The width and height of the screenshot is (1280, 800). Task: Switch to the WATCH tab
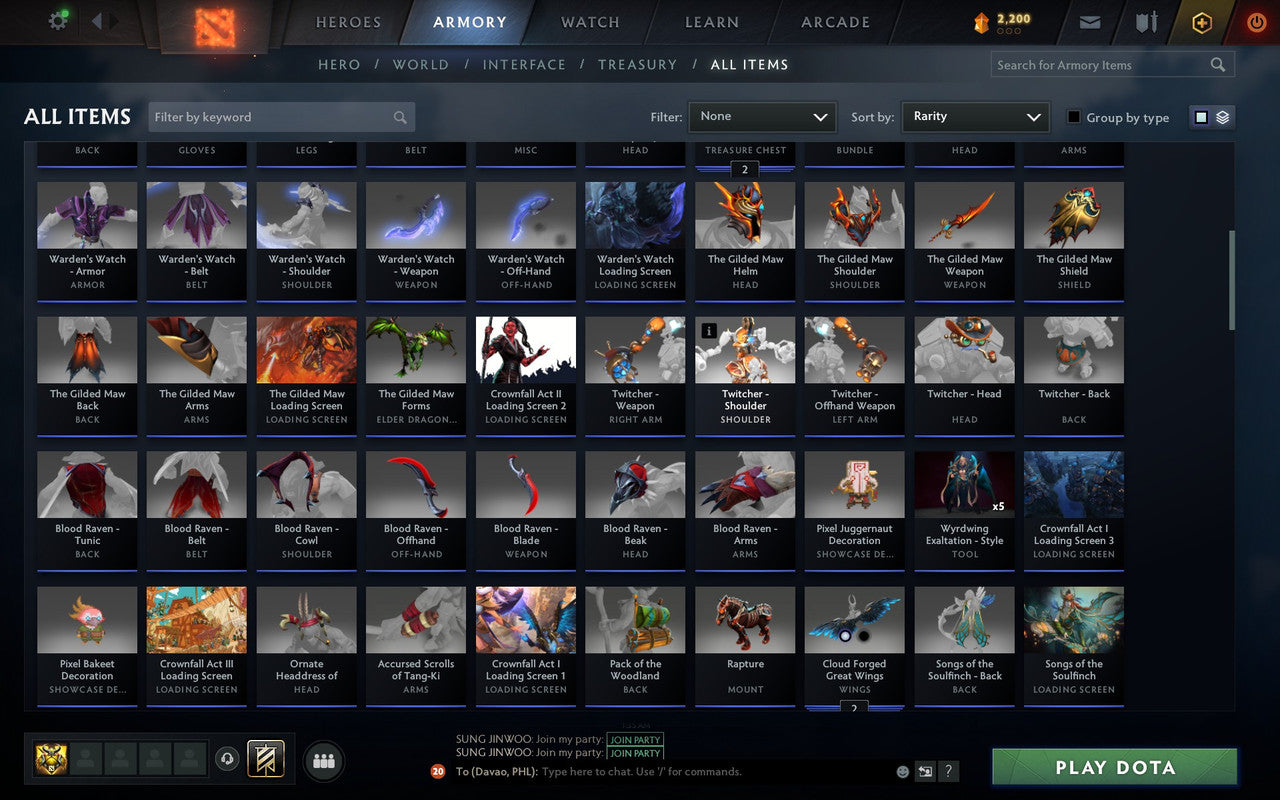[589, 22]
